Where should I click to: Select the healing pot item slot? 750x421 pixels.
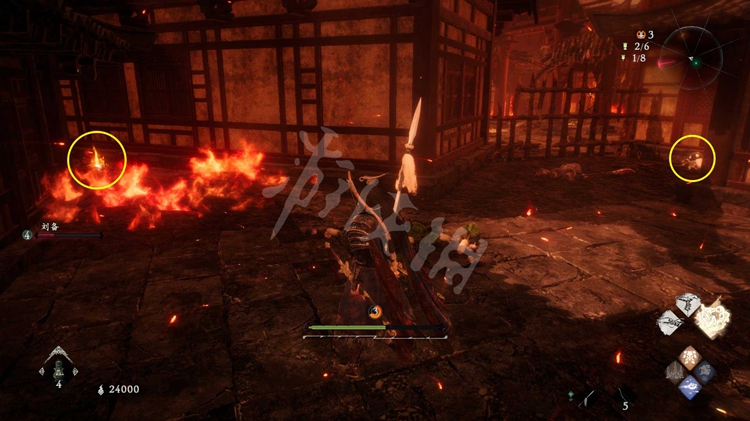click(x=58, y=365)
